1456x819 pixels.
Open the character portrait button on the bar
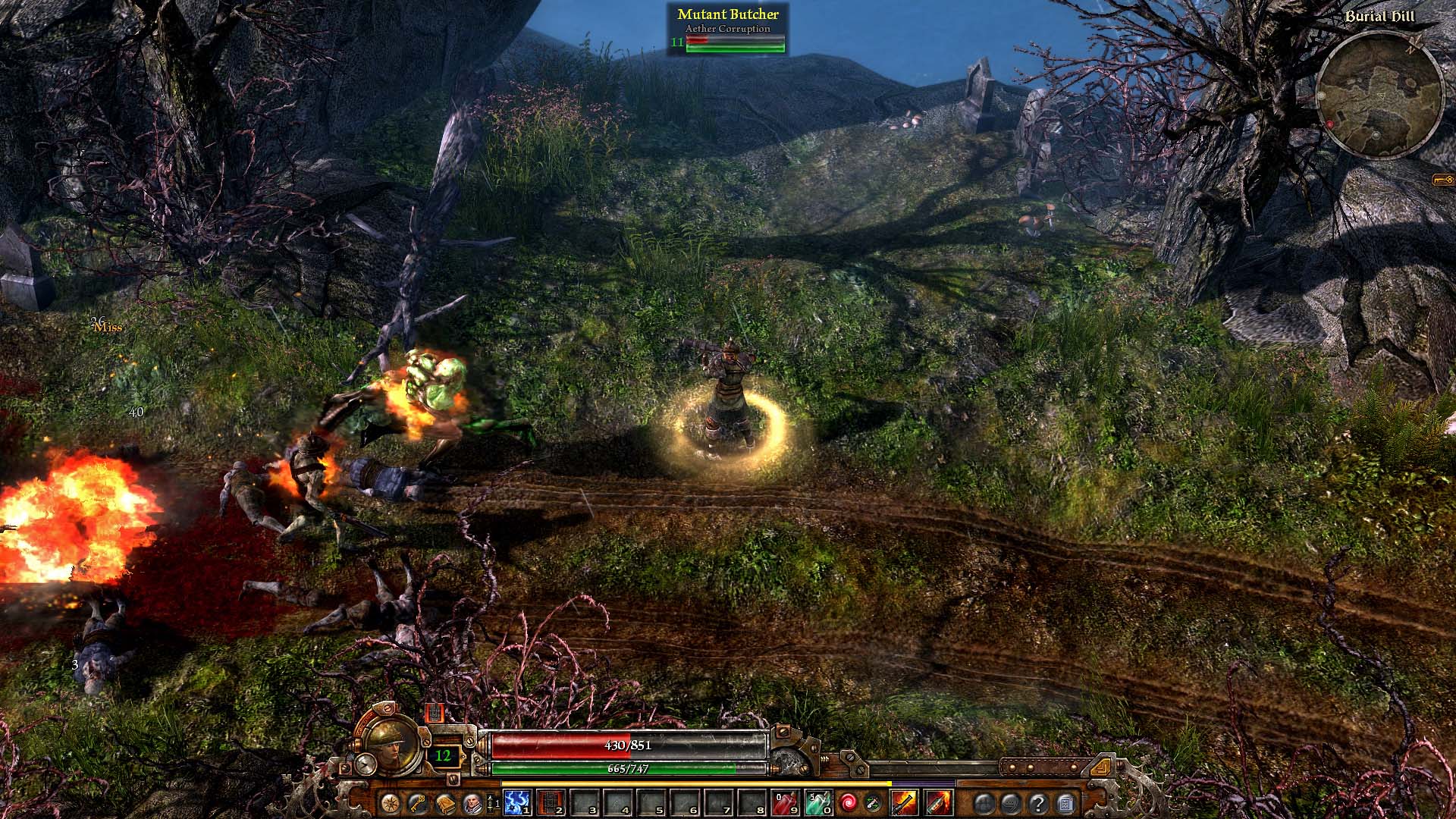[472, 802]
